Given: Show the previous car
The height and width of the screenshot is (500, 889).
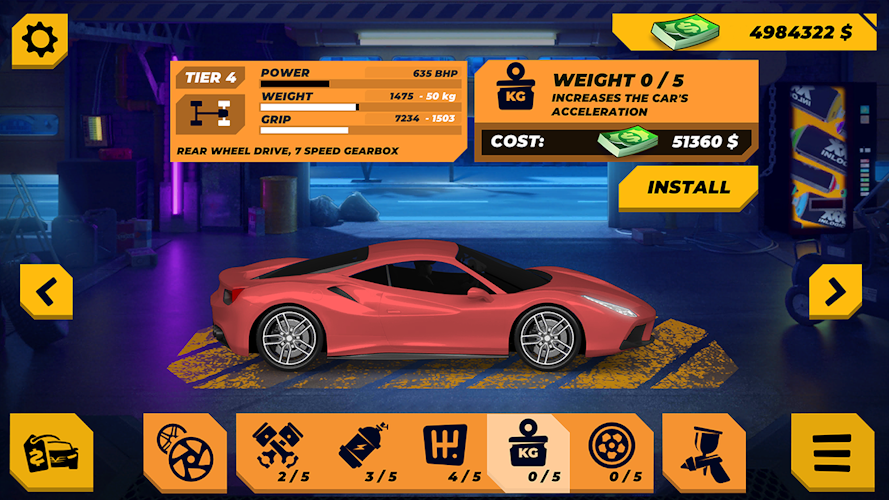Looking at the screenshot, I should click(46, 292).
